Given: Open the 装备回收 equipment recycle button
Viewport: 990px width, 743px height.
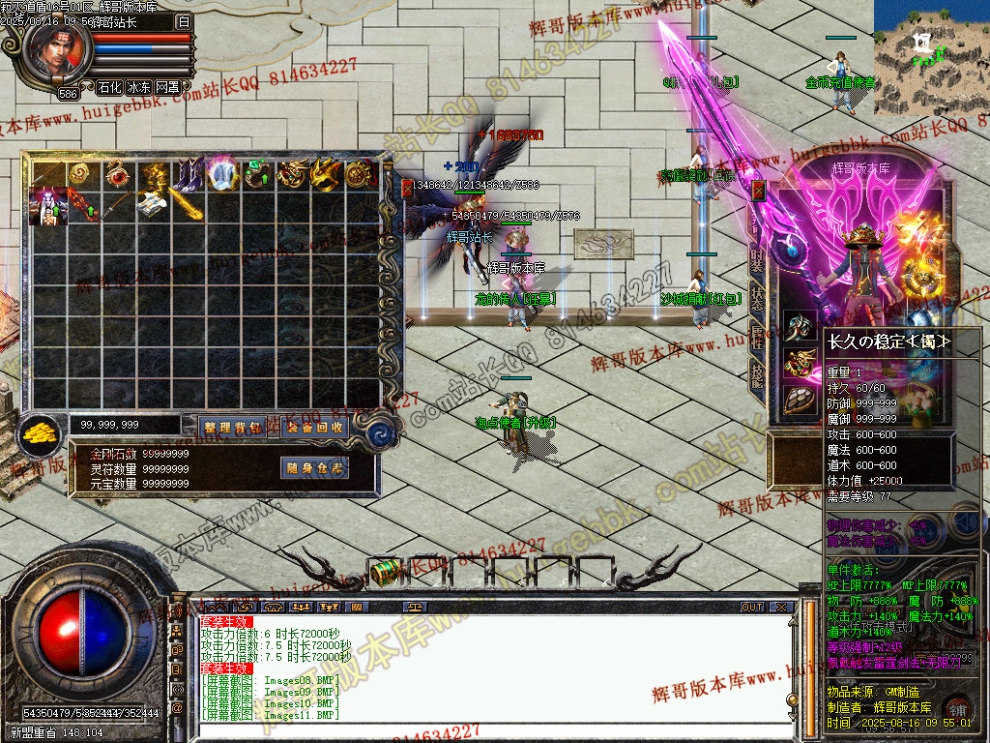Looking at the screenshot, I should pos(314,427).
